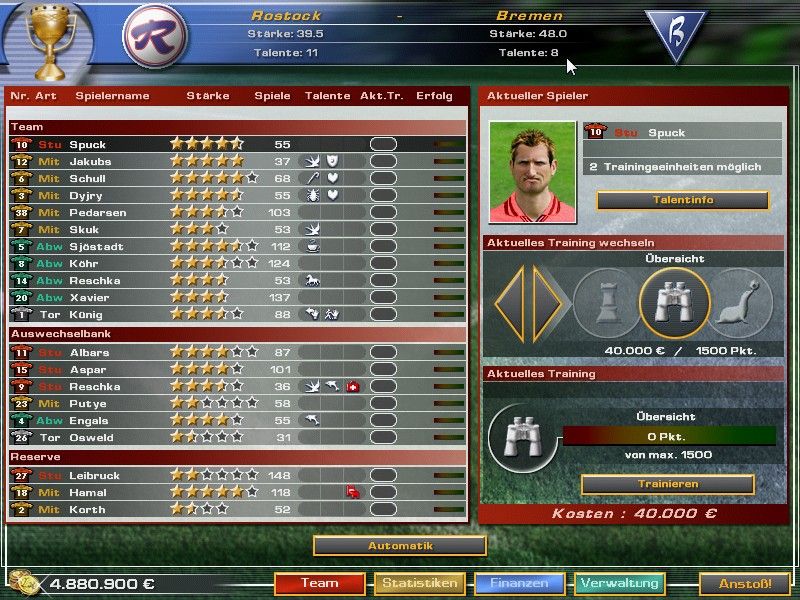
Task: Switch to the Statistiken tab
Action: [x=419, y=583]
